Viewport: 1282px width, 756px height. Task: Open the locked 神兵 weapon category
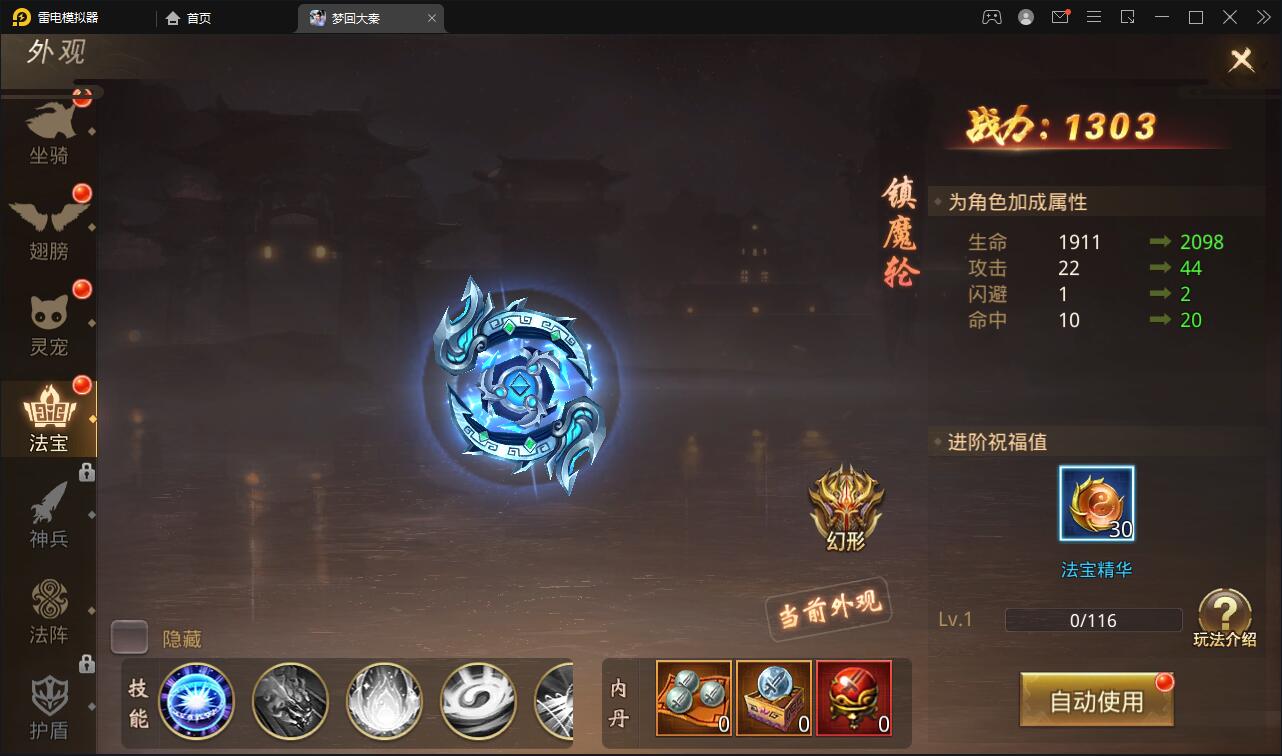[x=50, y=513]
